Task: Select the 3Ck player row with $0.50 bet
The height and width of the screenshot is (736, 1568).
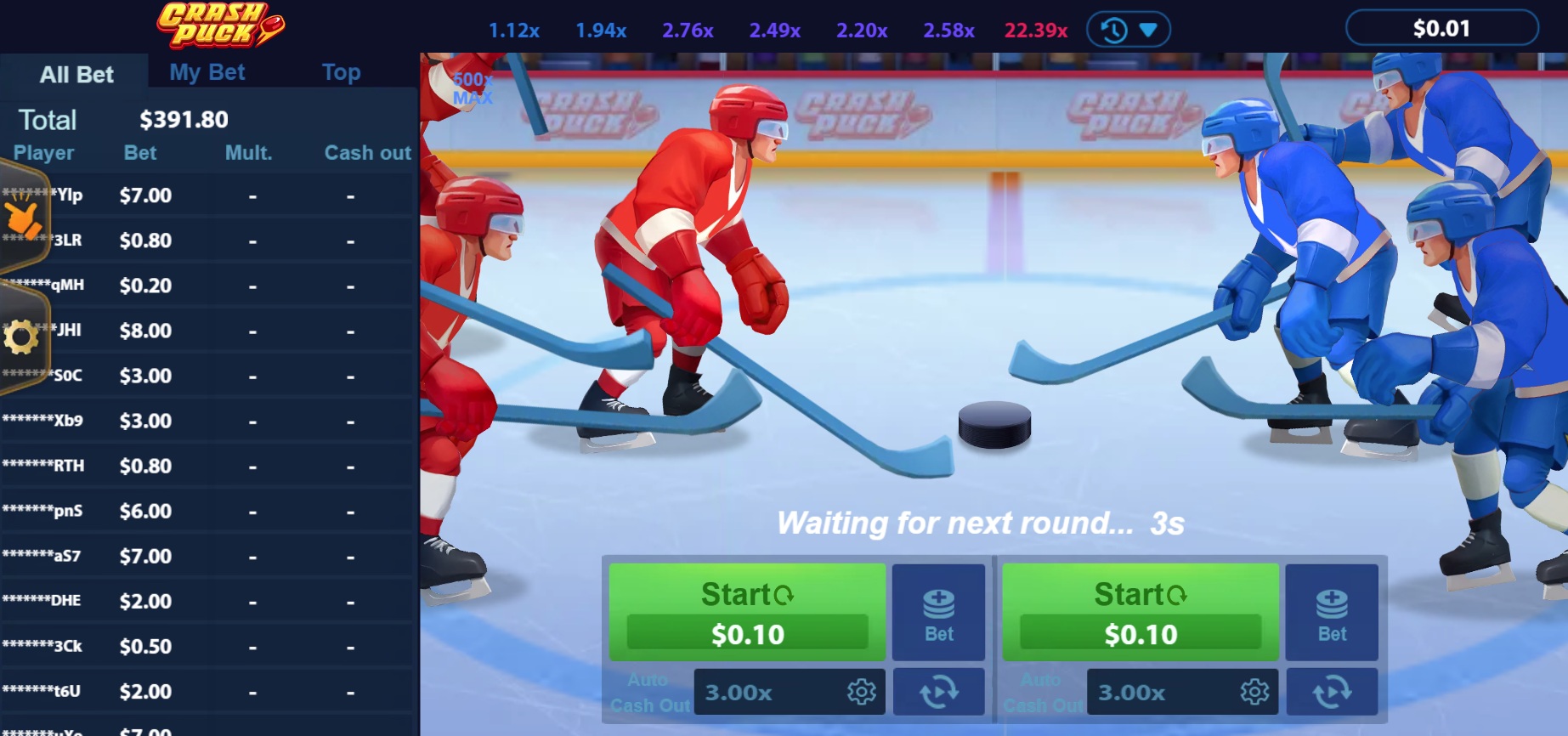Action: [208, 646]
